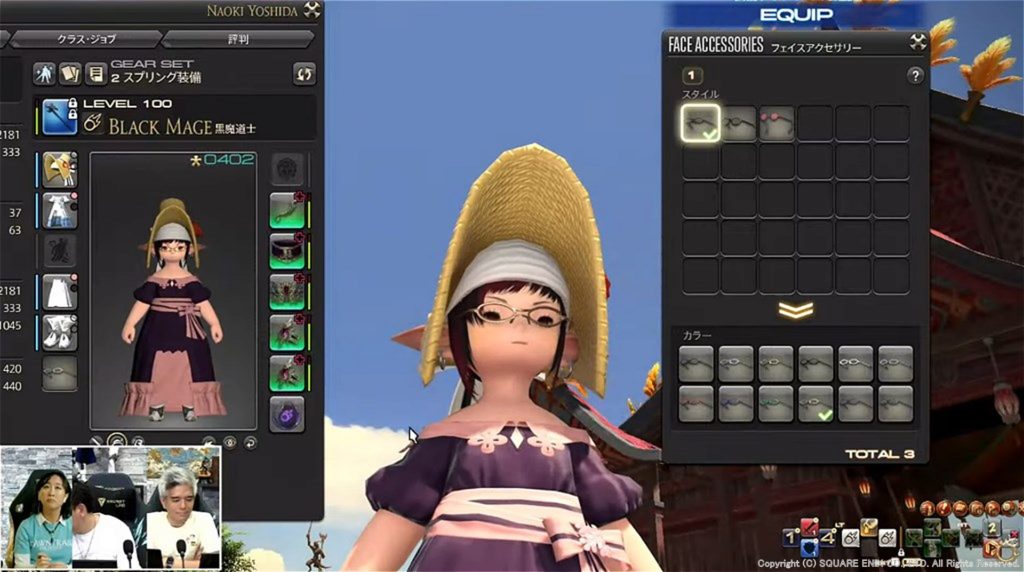The image size is (1024, 572).
Task: Select the straw hat head slot
Action: [x=60, y=169]
